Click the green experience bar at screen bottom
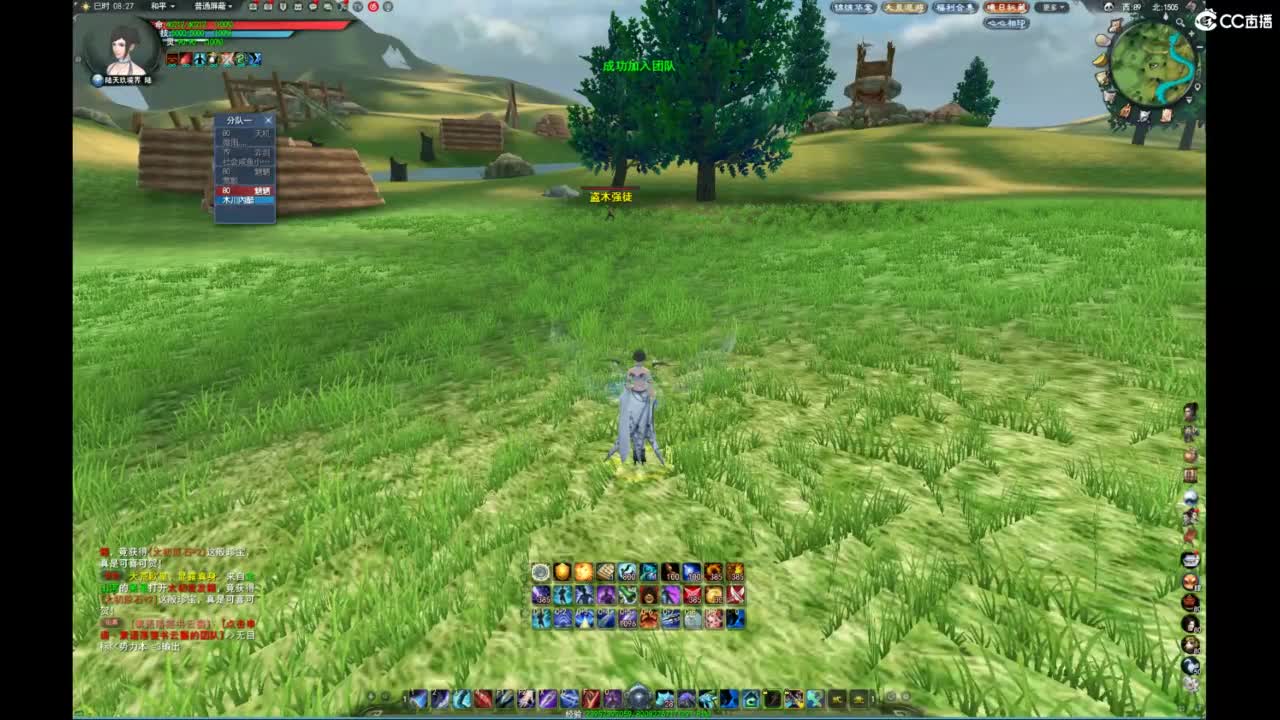1280x720 pixels. [640, 713]
